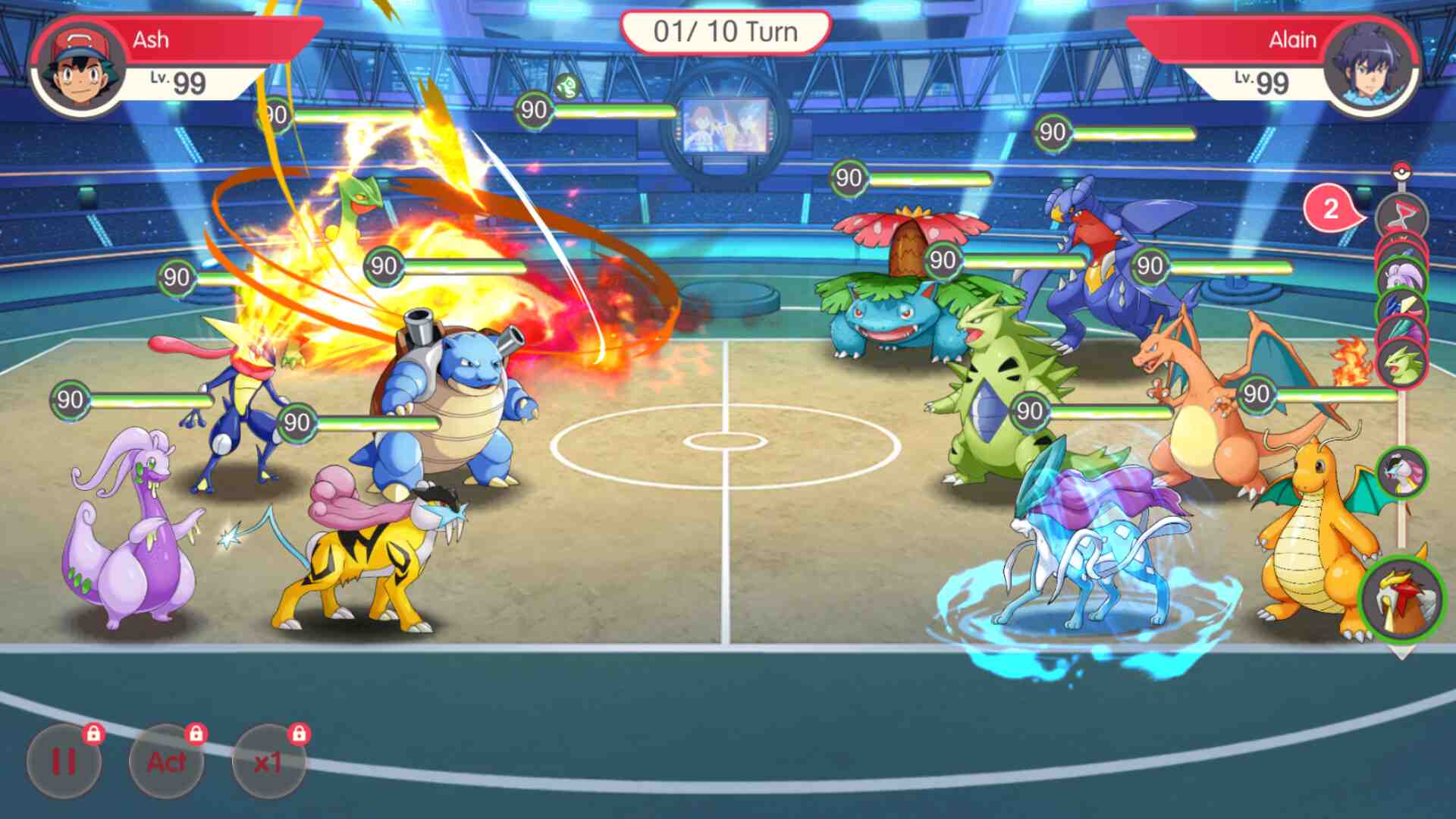Screen dimensions: 1456x819
Task: Select the hourglass turn-order icon
Action: point(1401,216)
